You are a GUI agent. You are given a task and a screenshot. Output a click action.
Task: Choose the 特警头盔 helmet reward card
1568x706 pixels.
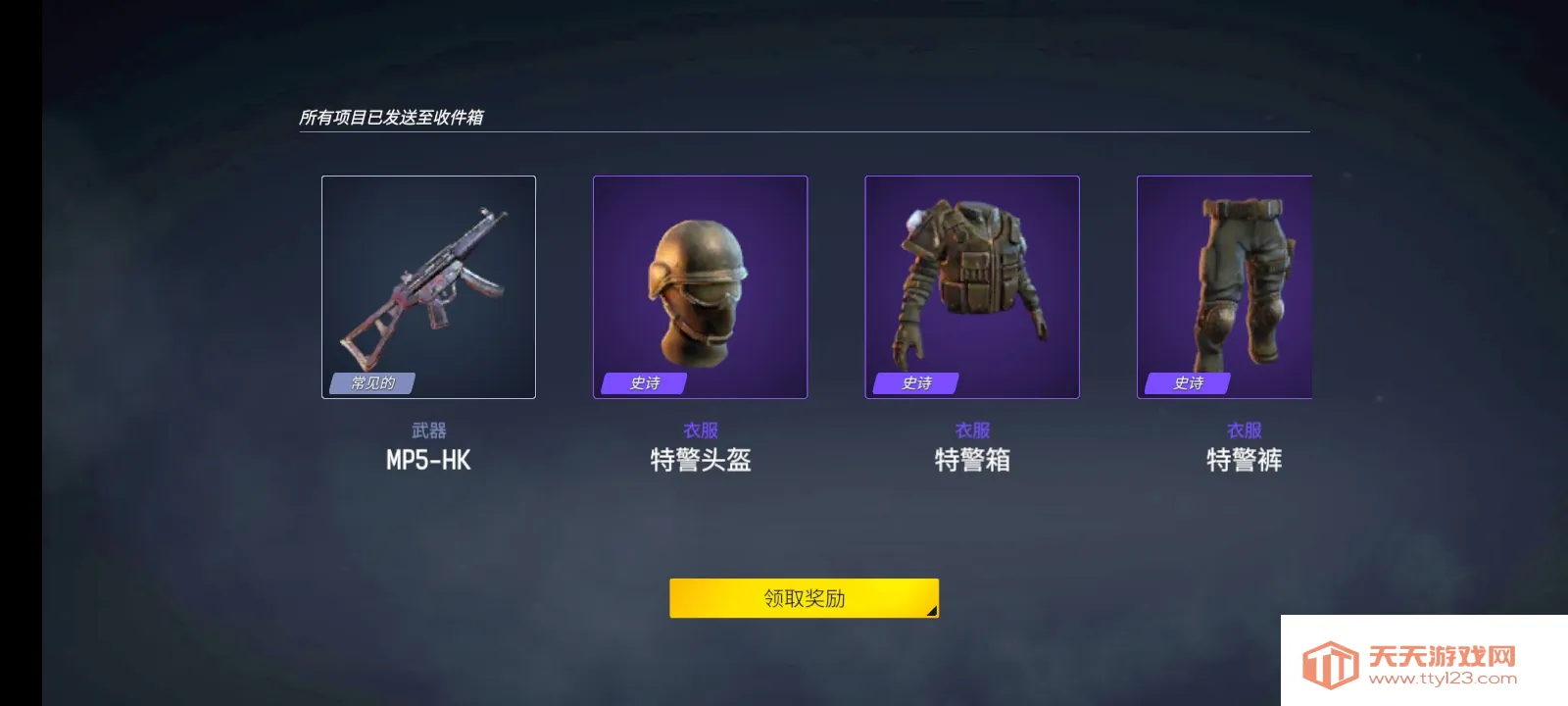[700, 287]
